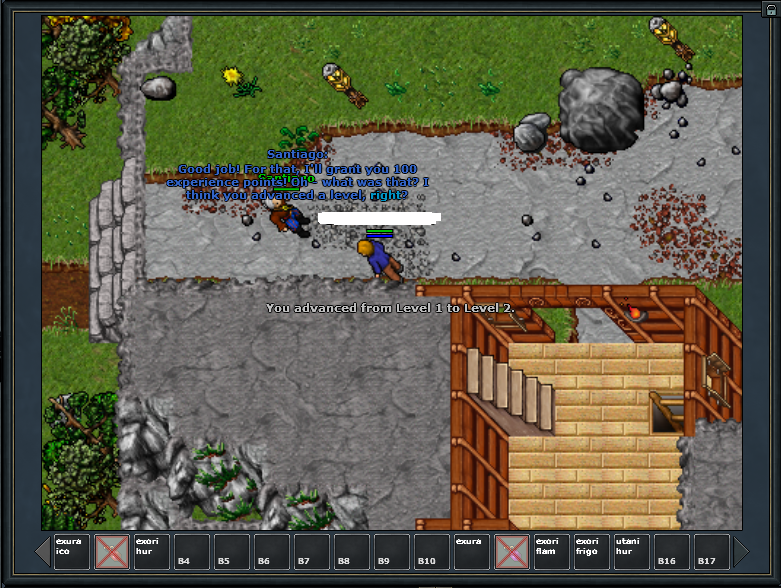Show next action bar slots with right arrow

coord(741,552)
